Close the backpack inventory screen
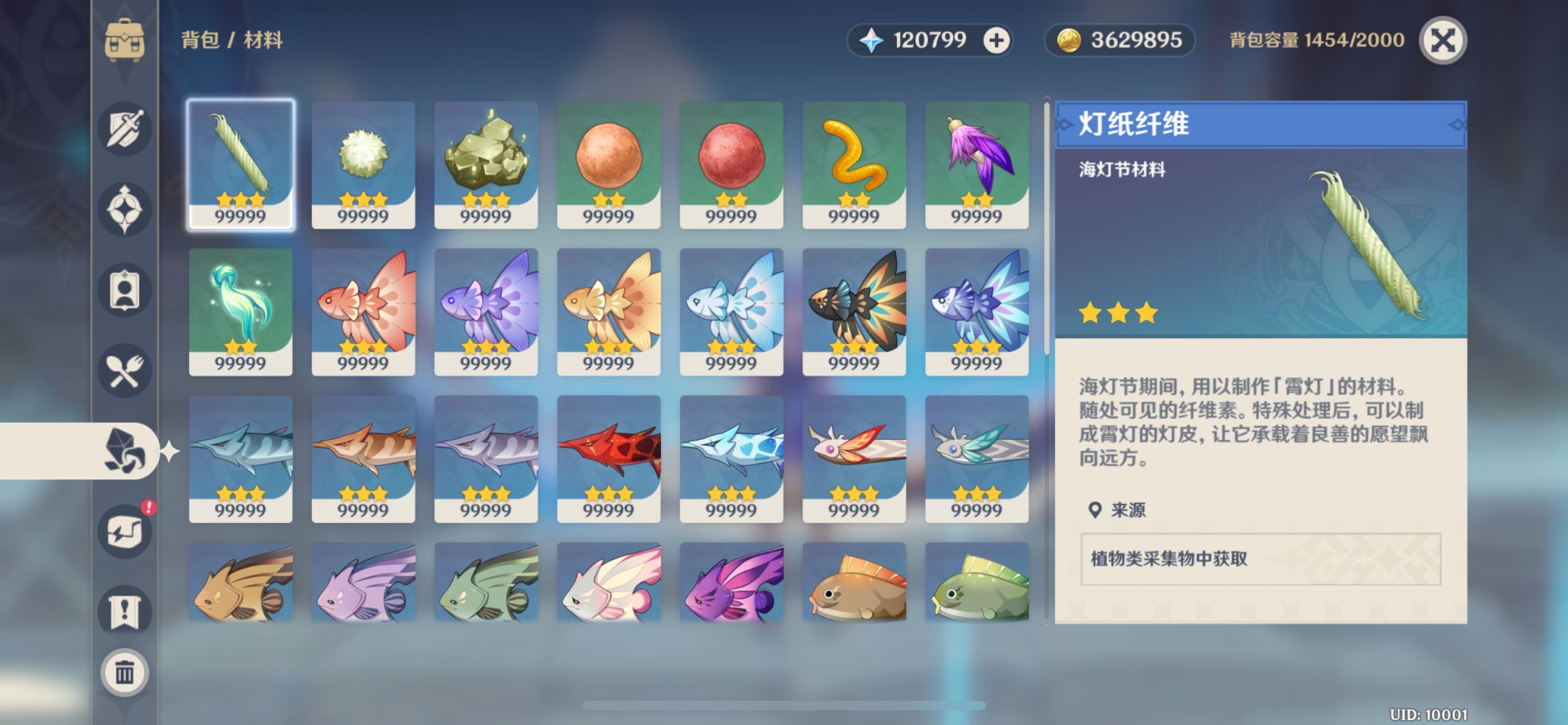This screenshot has height=725, width=1568. tap(1442, 41)
